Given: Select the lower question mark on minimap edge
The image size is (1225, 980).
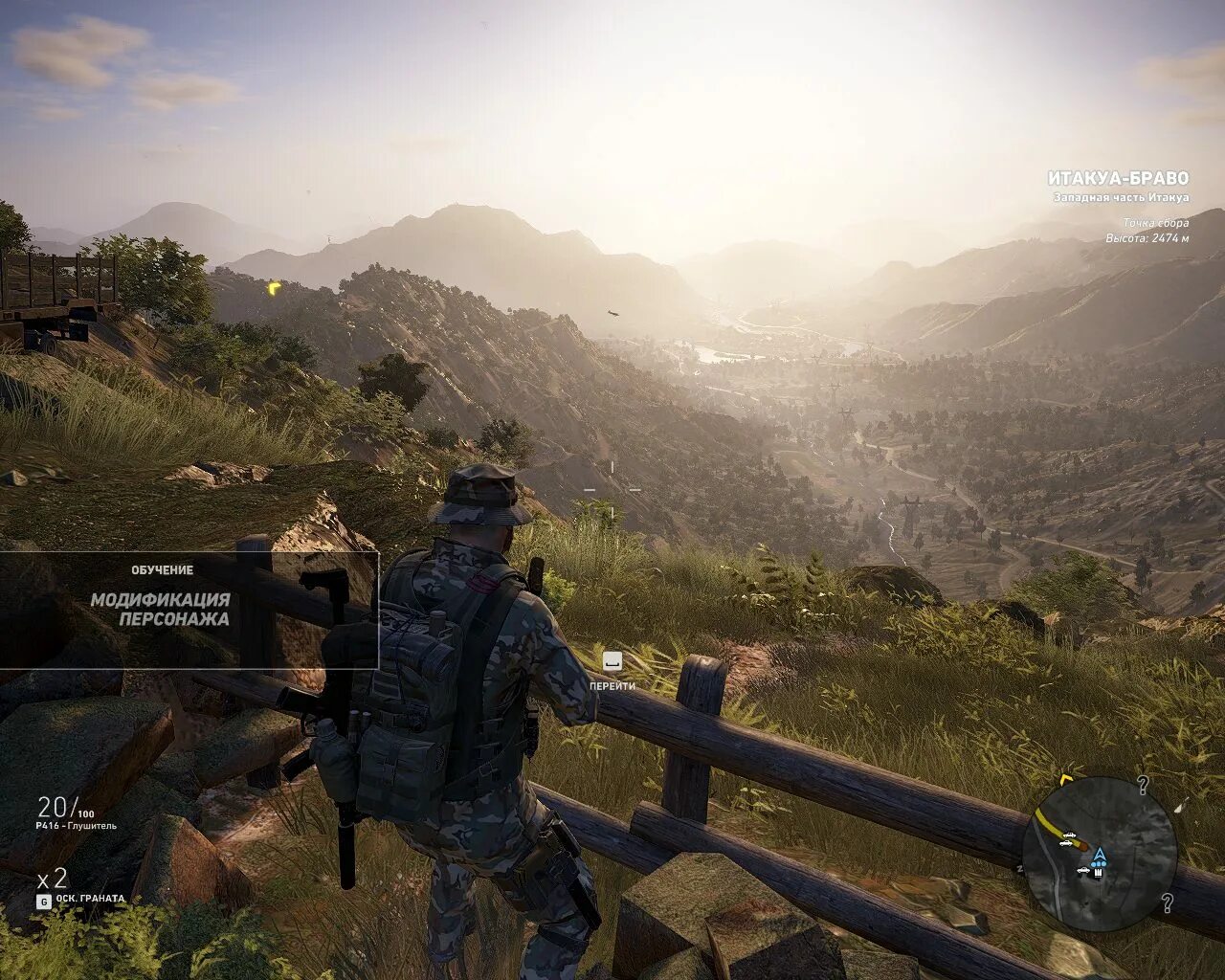Looking at the screenshot, I should (x=1168, y=902).
